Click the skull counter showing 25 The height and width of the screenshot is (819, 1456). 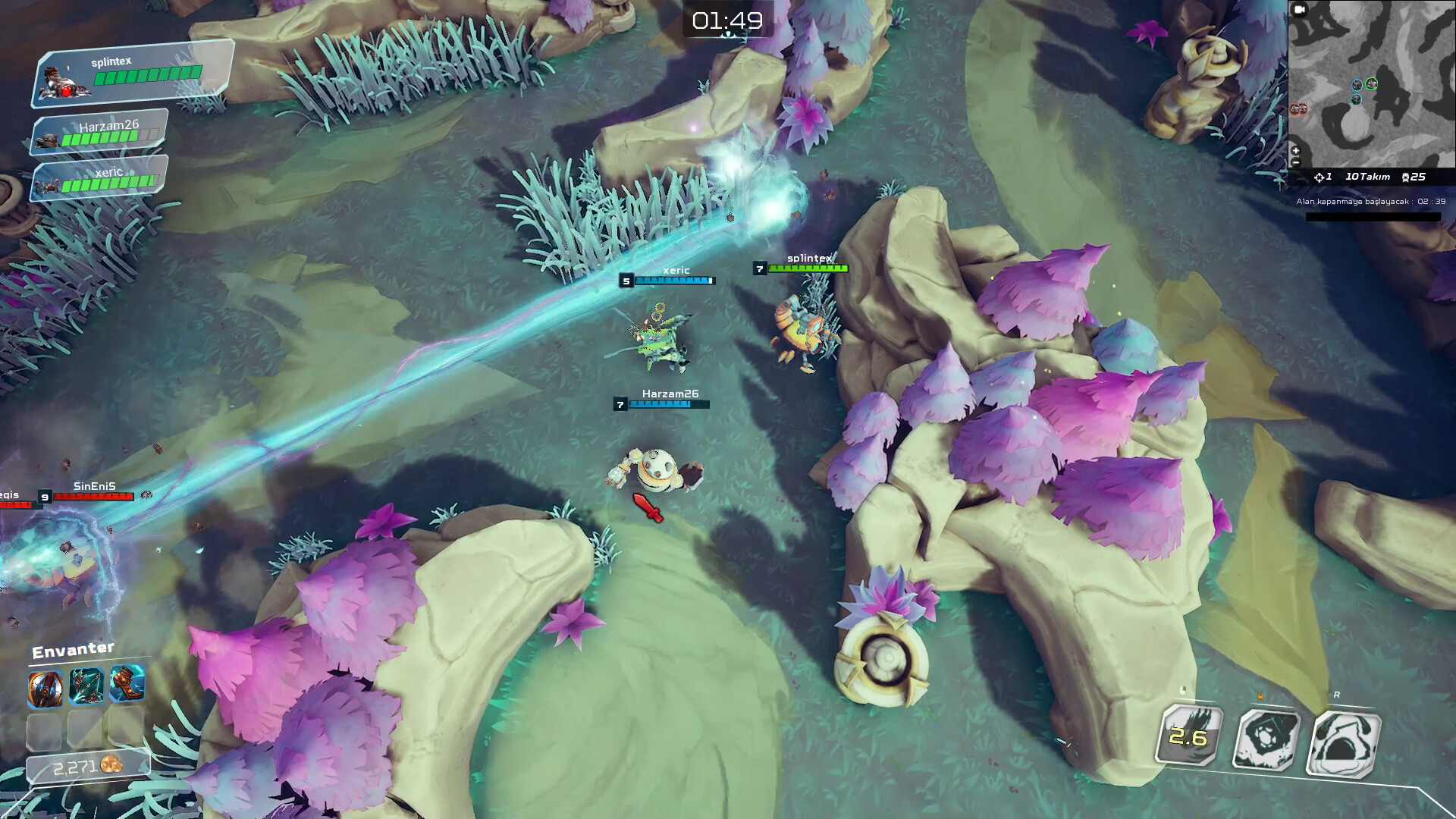(x=1417, y=177)
